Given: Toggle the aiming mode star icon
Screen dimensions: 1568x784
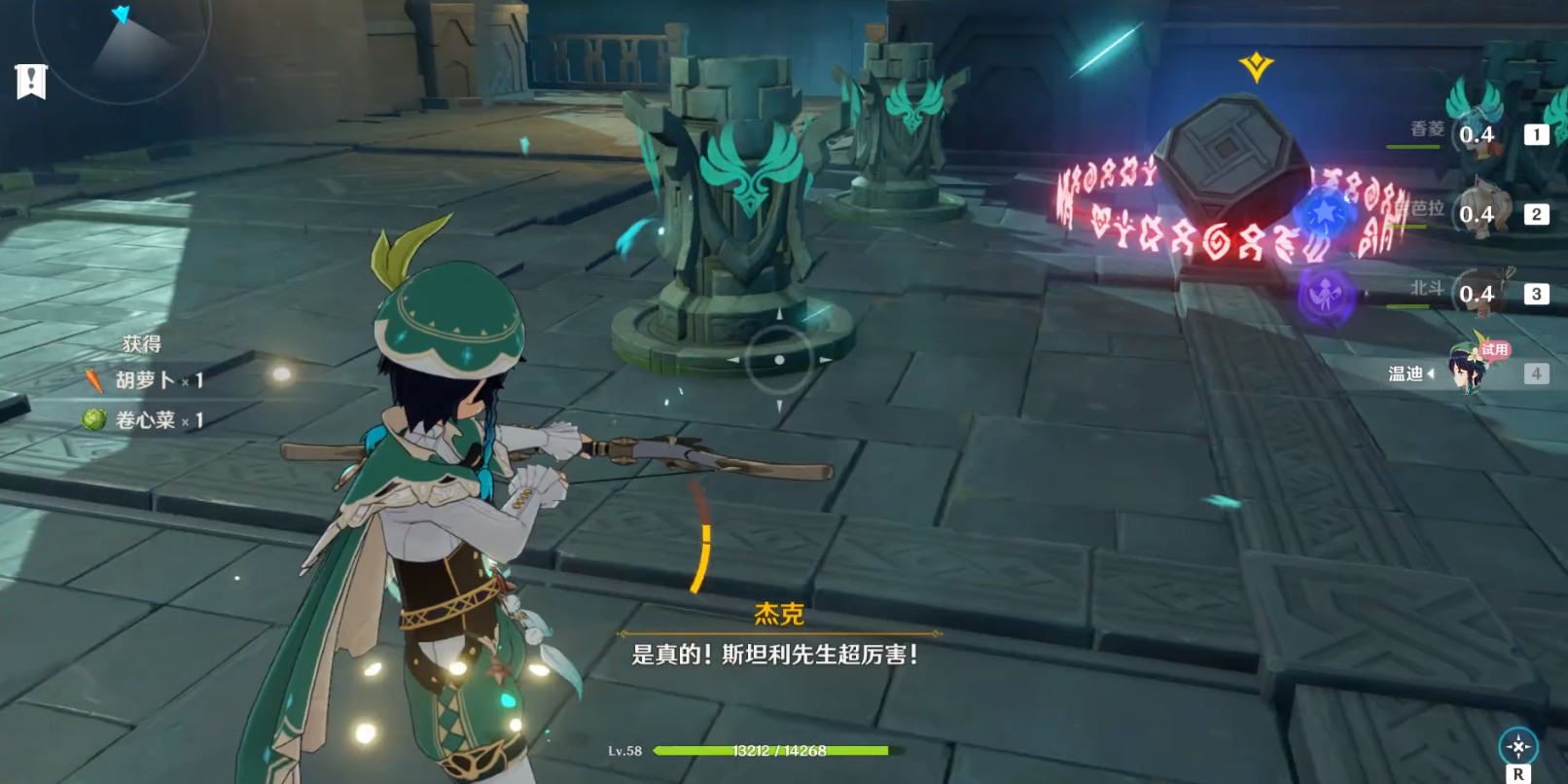Looking at the screenshot, I should [x=1517, y=747].
